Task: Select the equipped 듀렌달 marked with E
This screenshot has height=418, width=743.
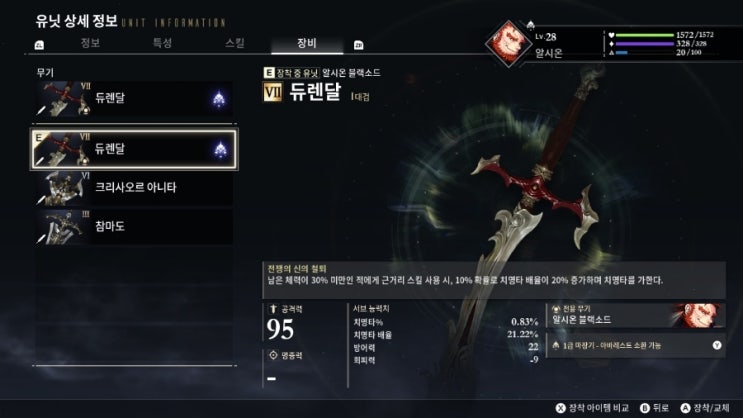Action: [135, 148]
